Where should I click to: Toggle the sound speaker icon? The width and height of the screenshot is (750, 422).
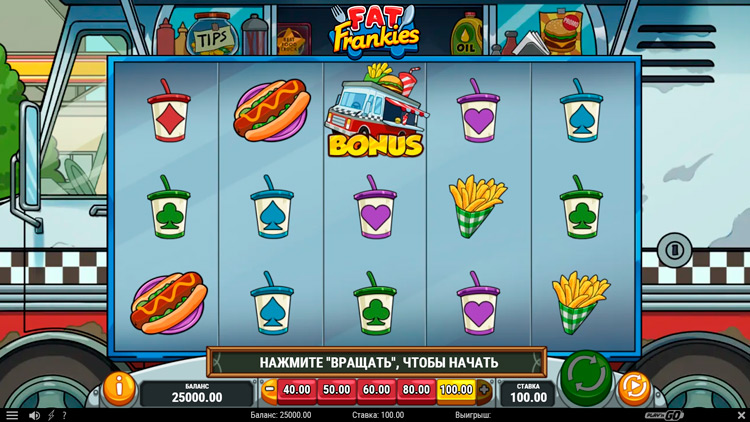[34, 415]
